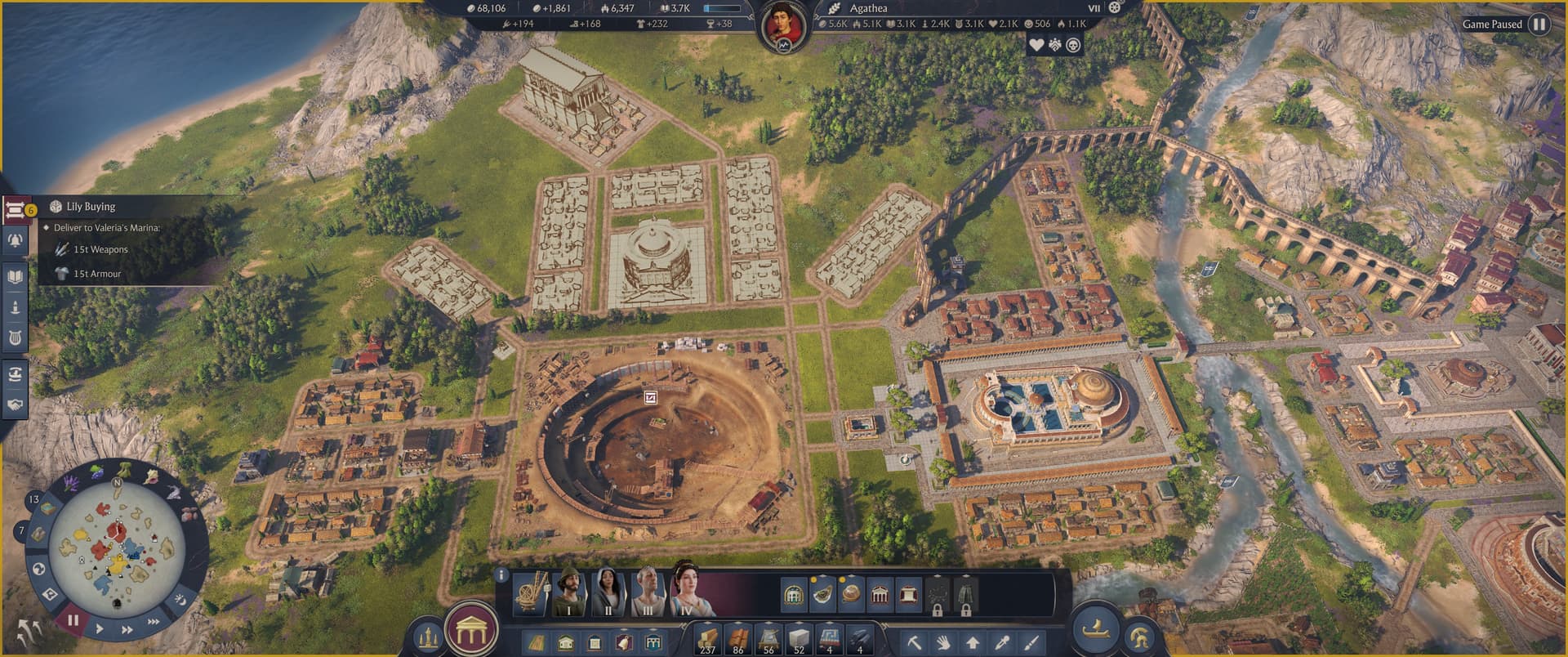Click the Game Paused button
The image size is (1568, 657).
tap(1539, 24)
